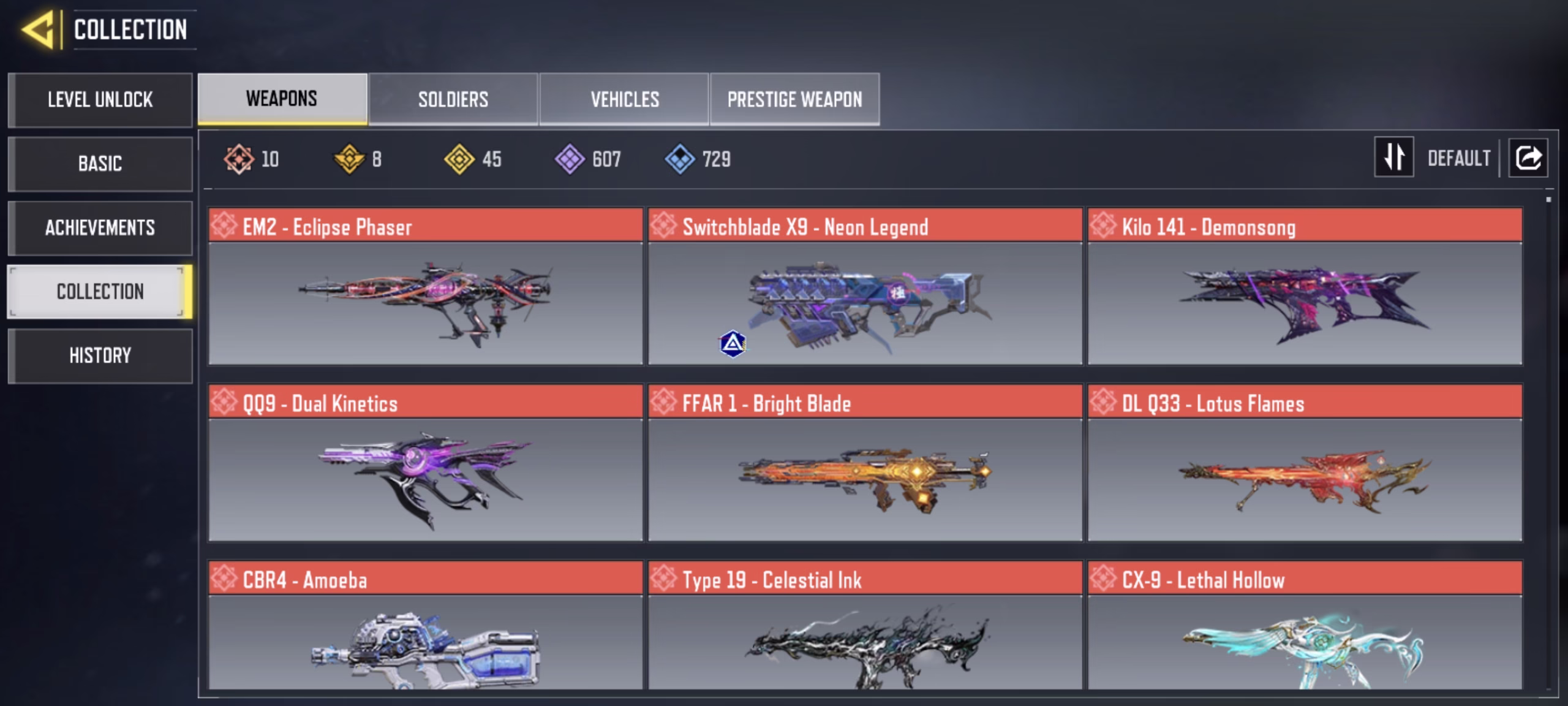Show the Achievements section
This screenshot has height=706, width=1568.
(x=100, y=228)
